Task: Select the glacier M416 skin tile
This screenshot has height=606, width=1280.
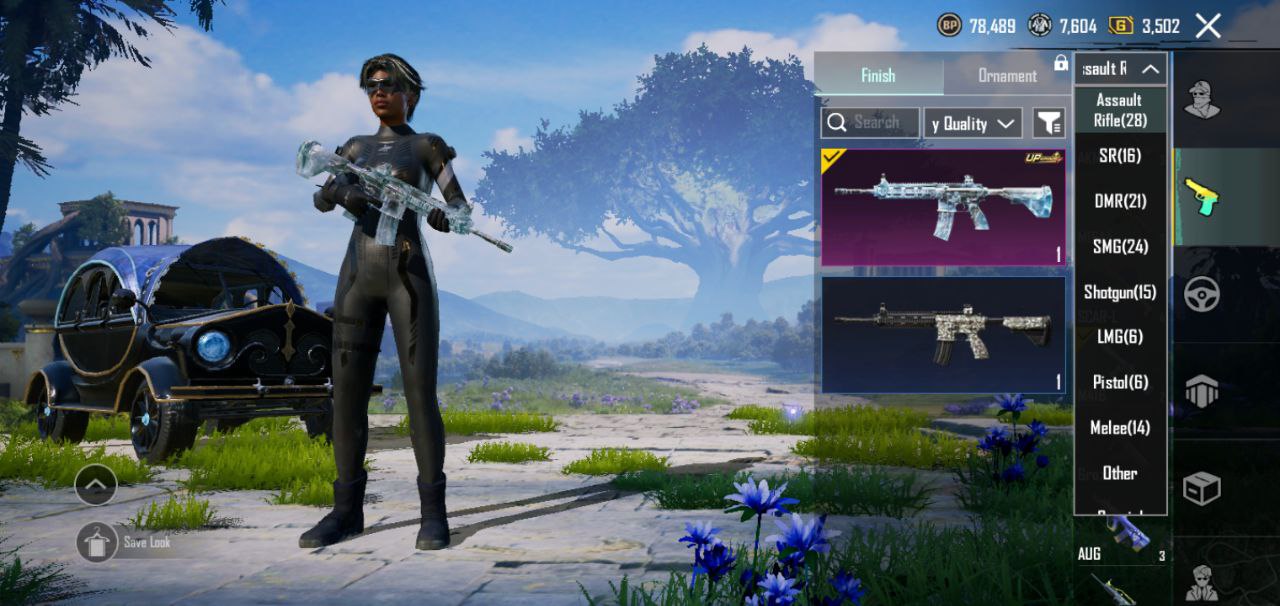Action: tap(943, 207)
